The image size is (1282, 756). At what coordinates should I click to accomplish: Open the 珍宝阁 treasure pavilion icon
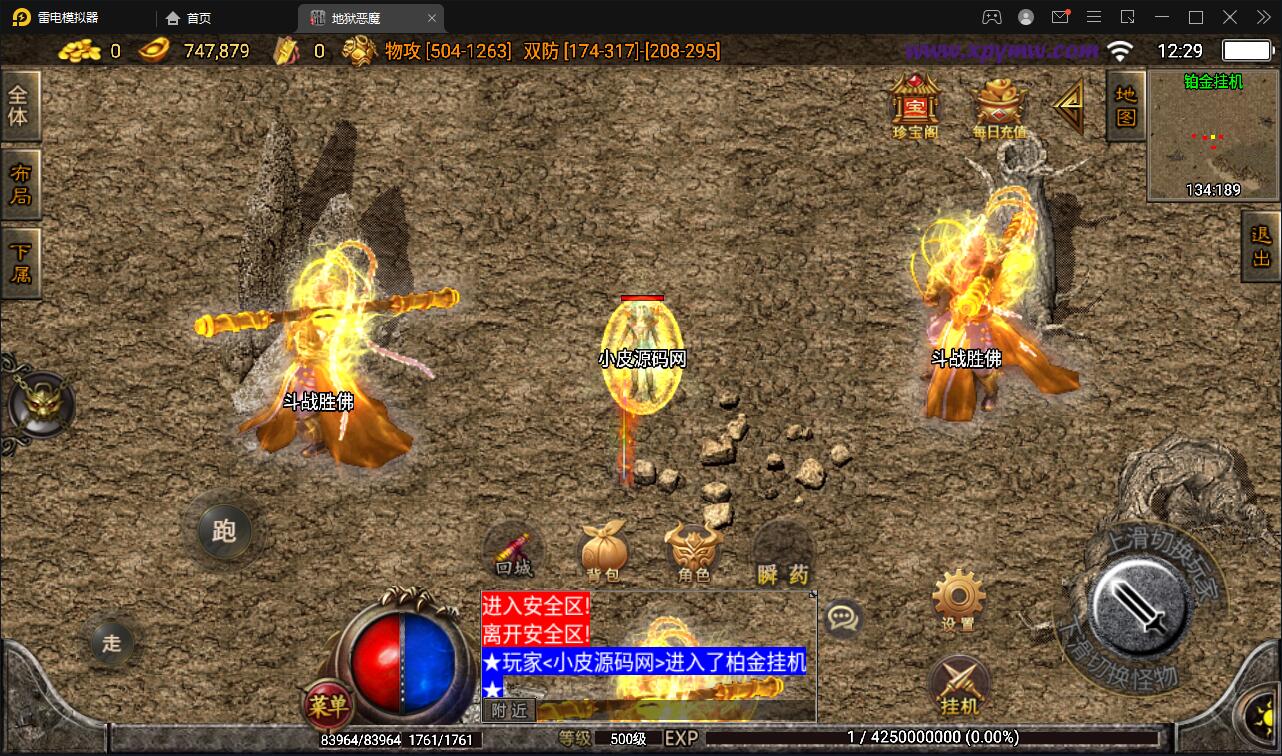tap(913, 105)
